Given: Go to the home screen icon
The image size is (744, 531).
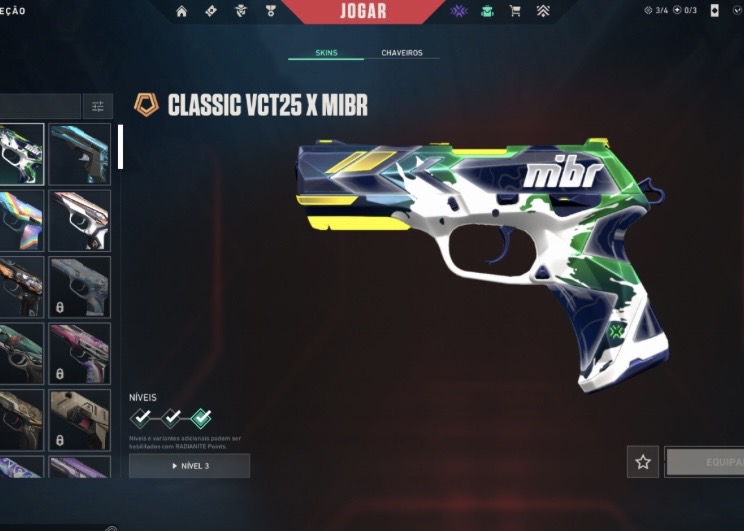Looking at the screenshot, I should coord(181,11).
